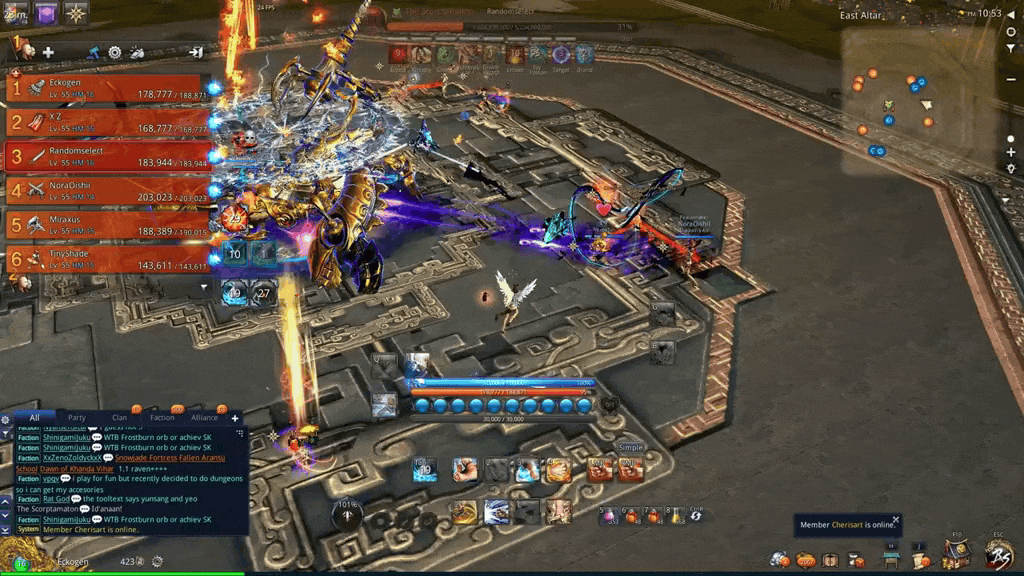Image resolution: width=1024 pixels, height=576 pixels.
Task: Add a new chat tab
Action: pyautogui.click(x=236, y=417)
